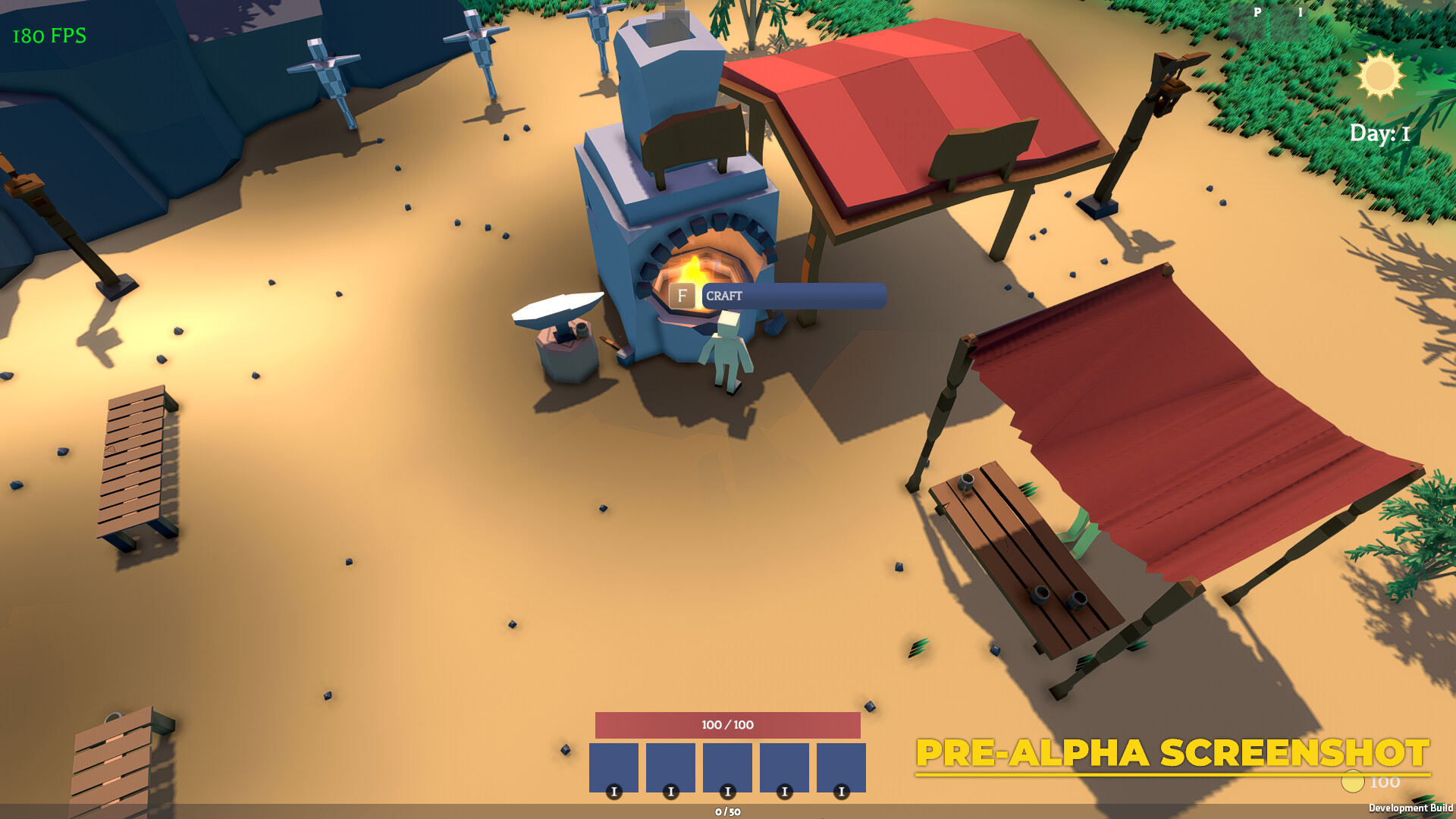
Task: Click the 0/50 progress bar at bottom
Action: (x=726, y=811)
